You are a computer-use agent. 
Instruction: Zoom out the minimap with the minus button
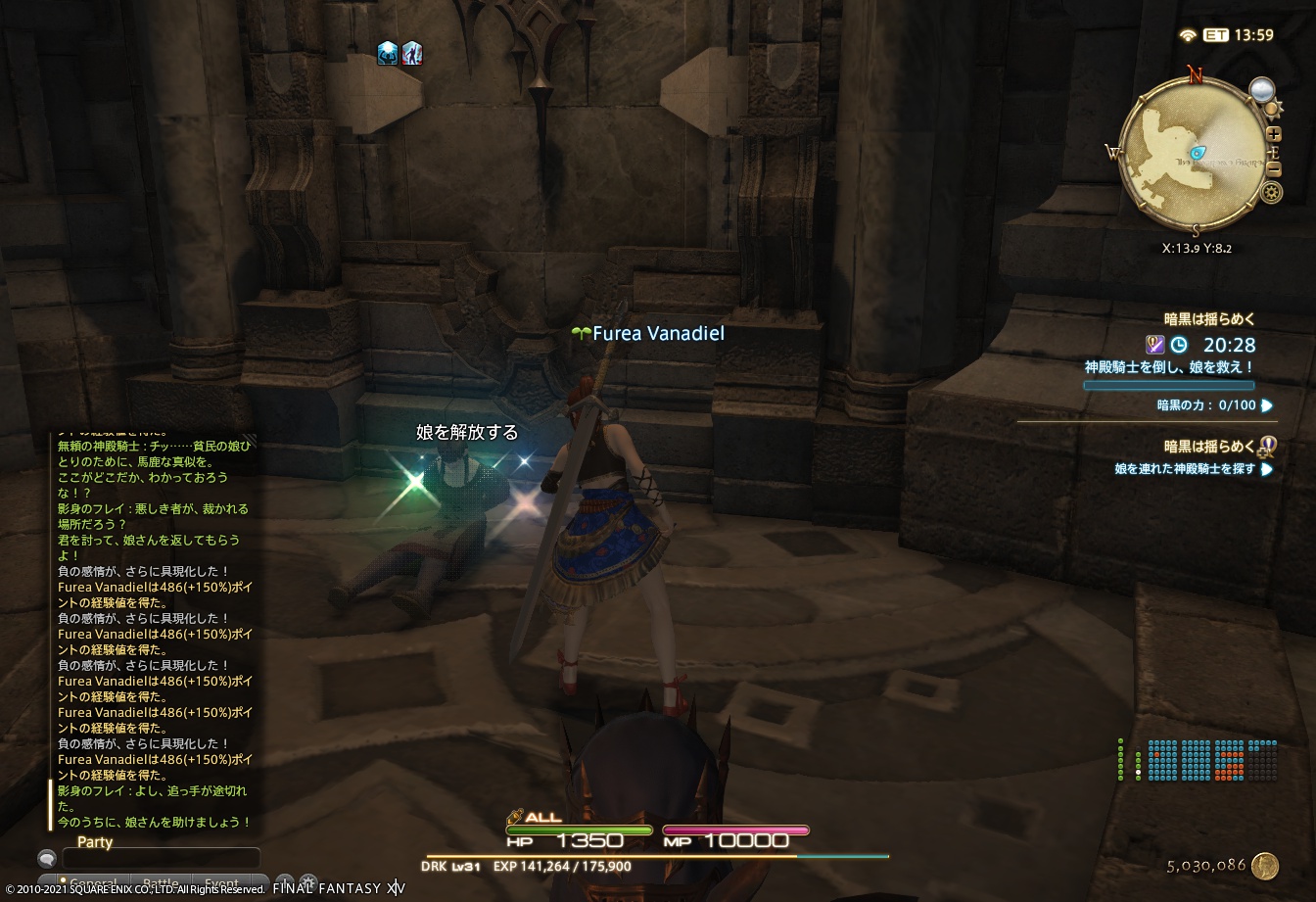1273,168
